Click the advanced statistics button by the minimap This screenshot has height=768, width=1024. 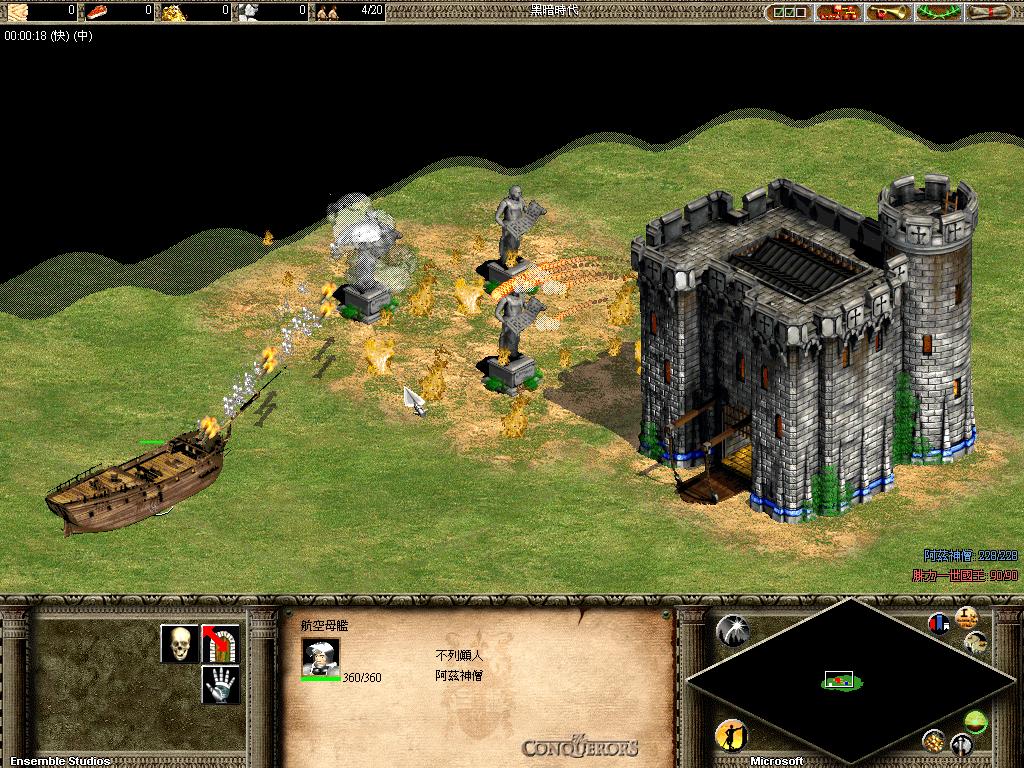point(966,616)
